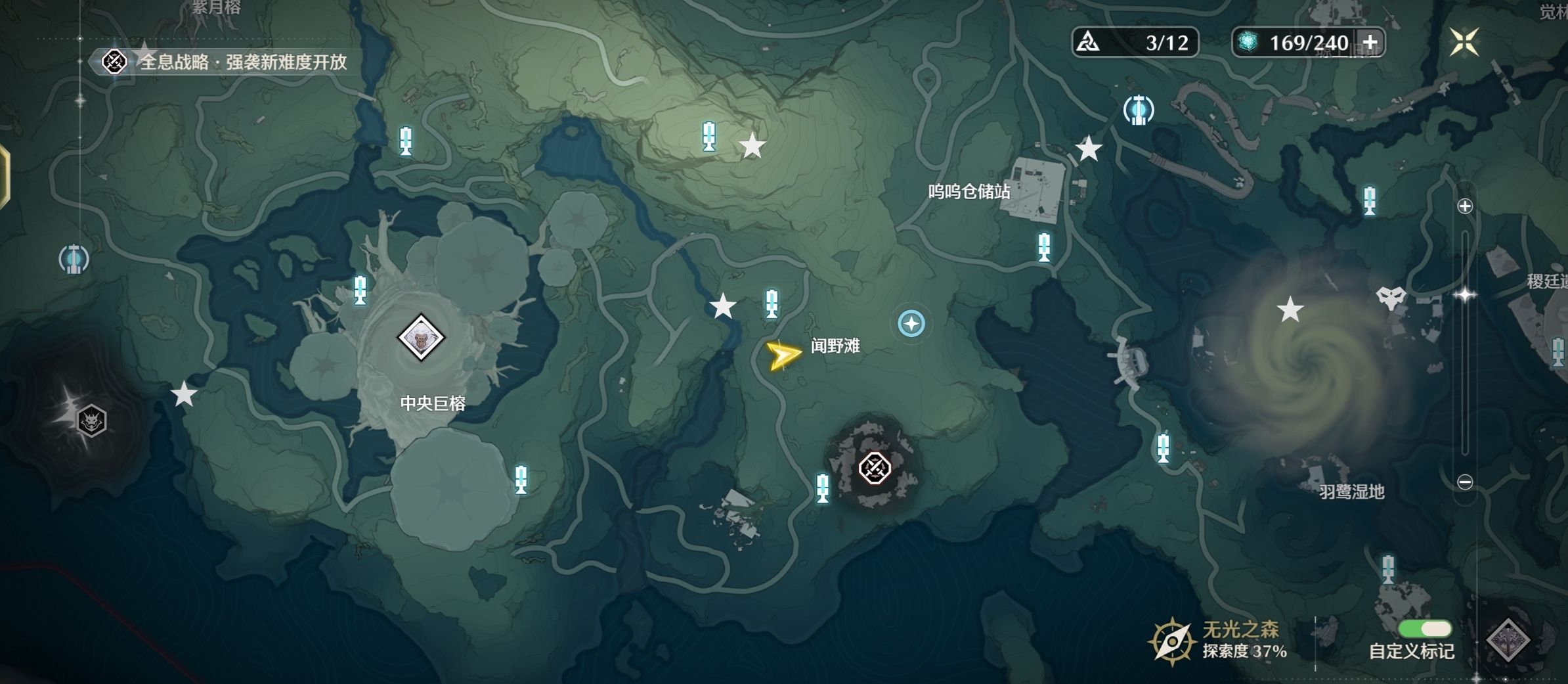
Task: Click the map zoom slider handle
Action: 1465,294
